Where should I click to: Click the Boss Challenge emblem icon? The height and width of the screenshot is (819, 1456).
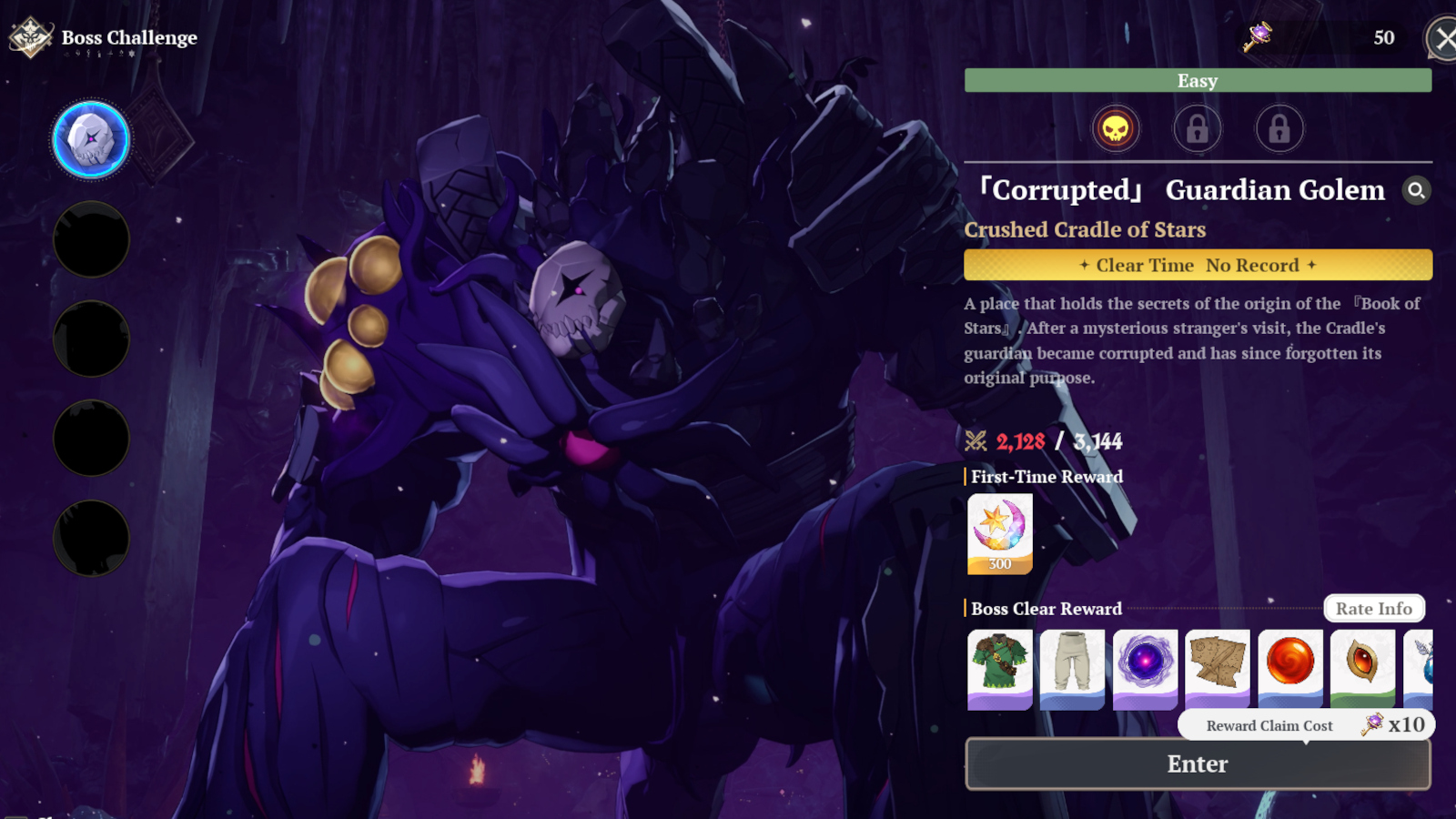pos(28,37)
